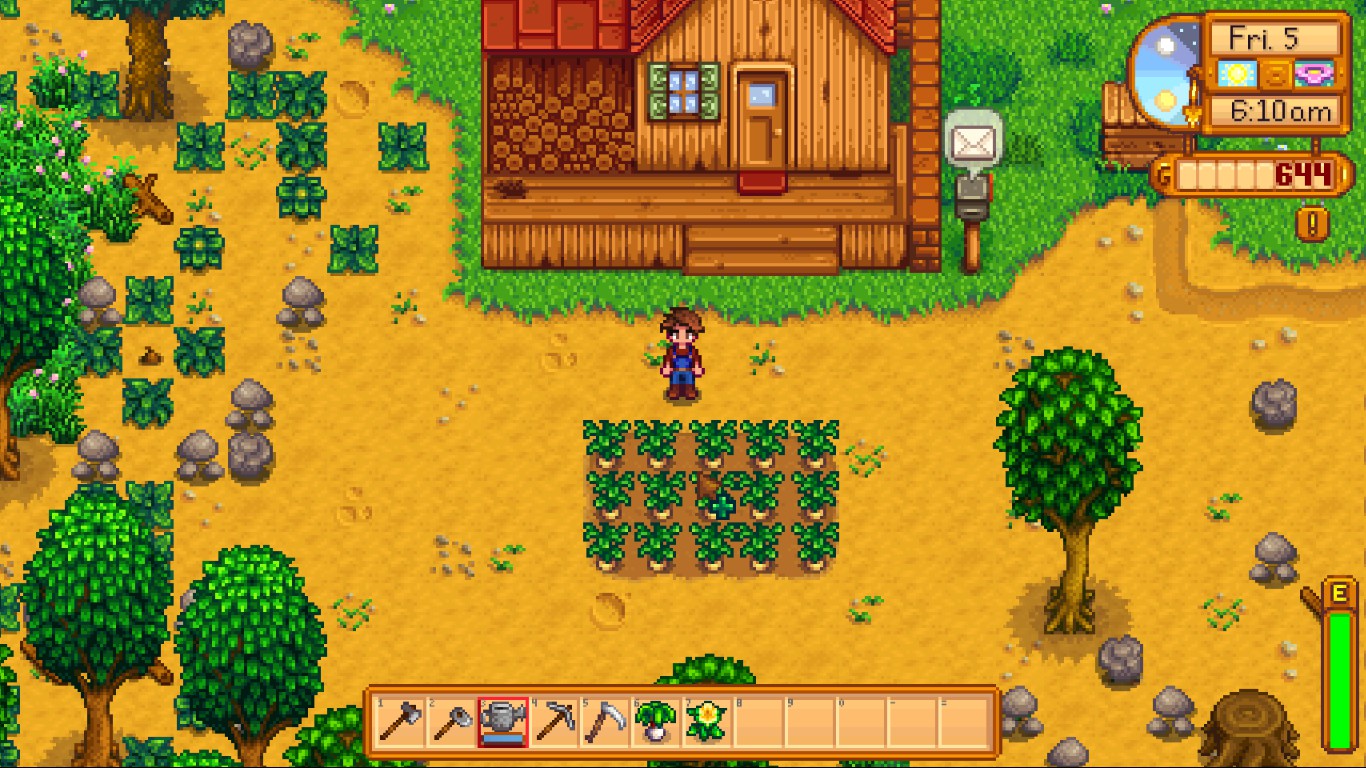Image resolution: width=1366 pixels, height=768 pixels.
Task: Open the journal exclamation mark icon
Action: coord(1312,222)
